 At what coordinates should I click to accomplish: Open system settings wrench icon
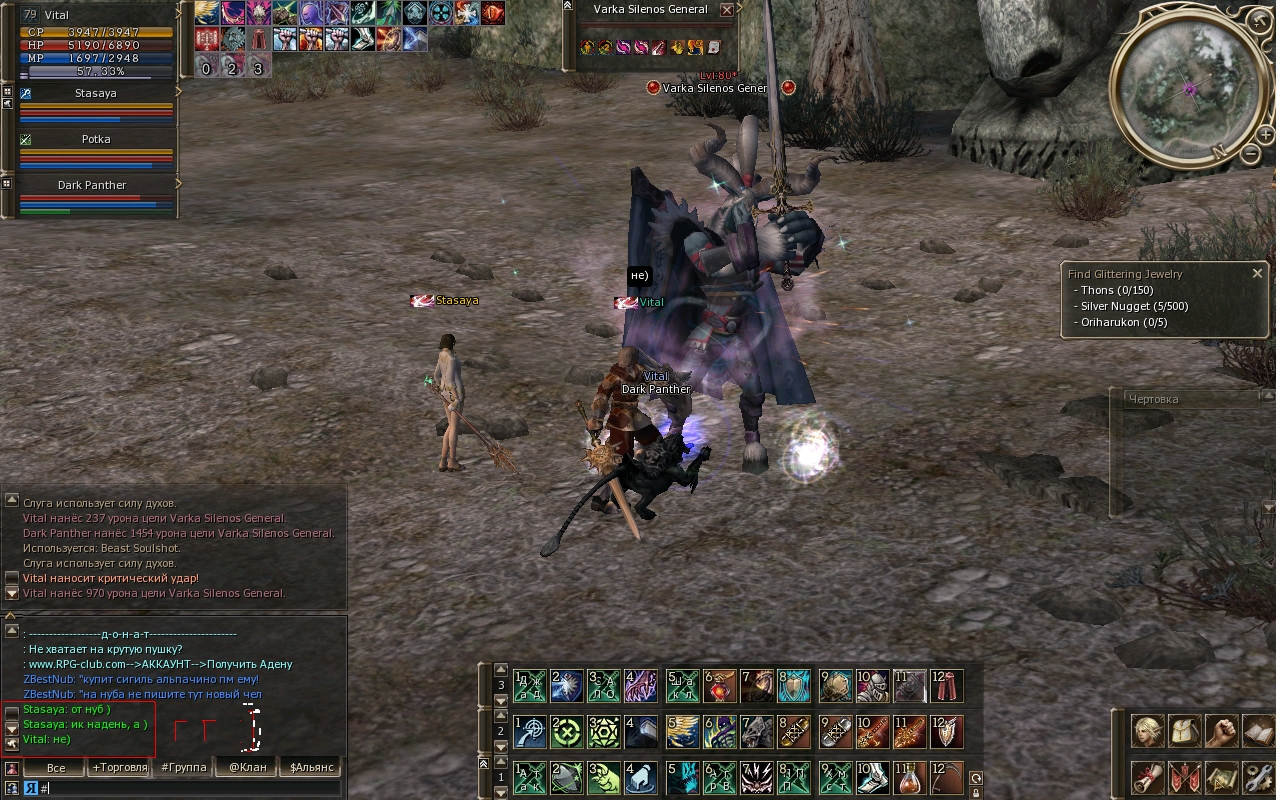(1257, 777)
